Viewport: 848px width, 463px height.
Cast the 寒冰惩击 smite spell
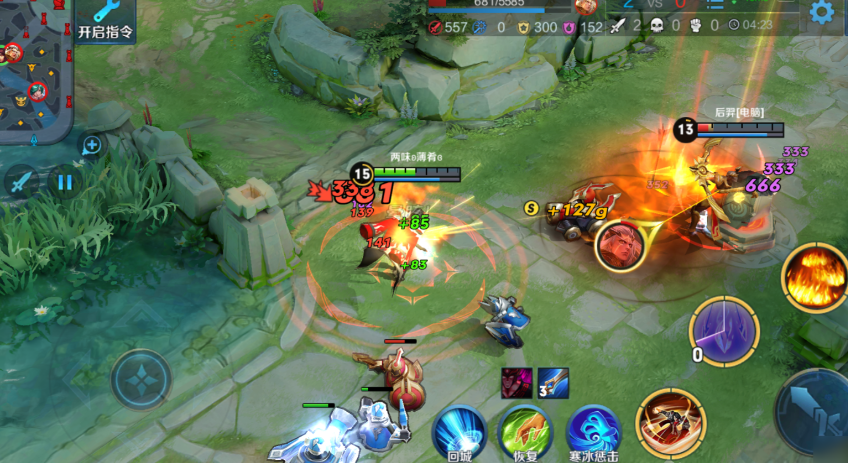pos(592,431)
